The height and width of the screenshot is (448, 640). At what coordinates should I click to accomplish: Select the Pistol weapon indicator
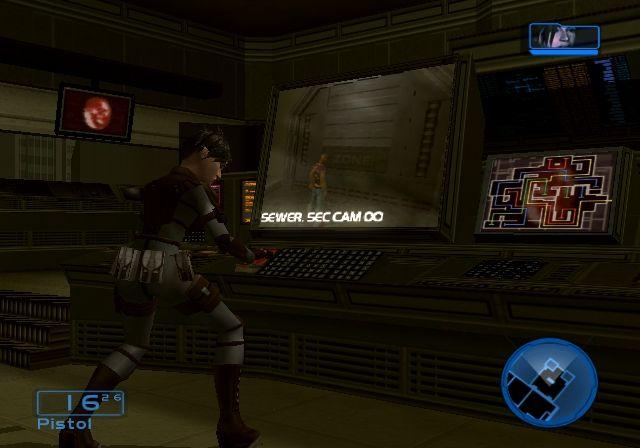click(79, 409)
